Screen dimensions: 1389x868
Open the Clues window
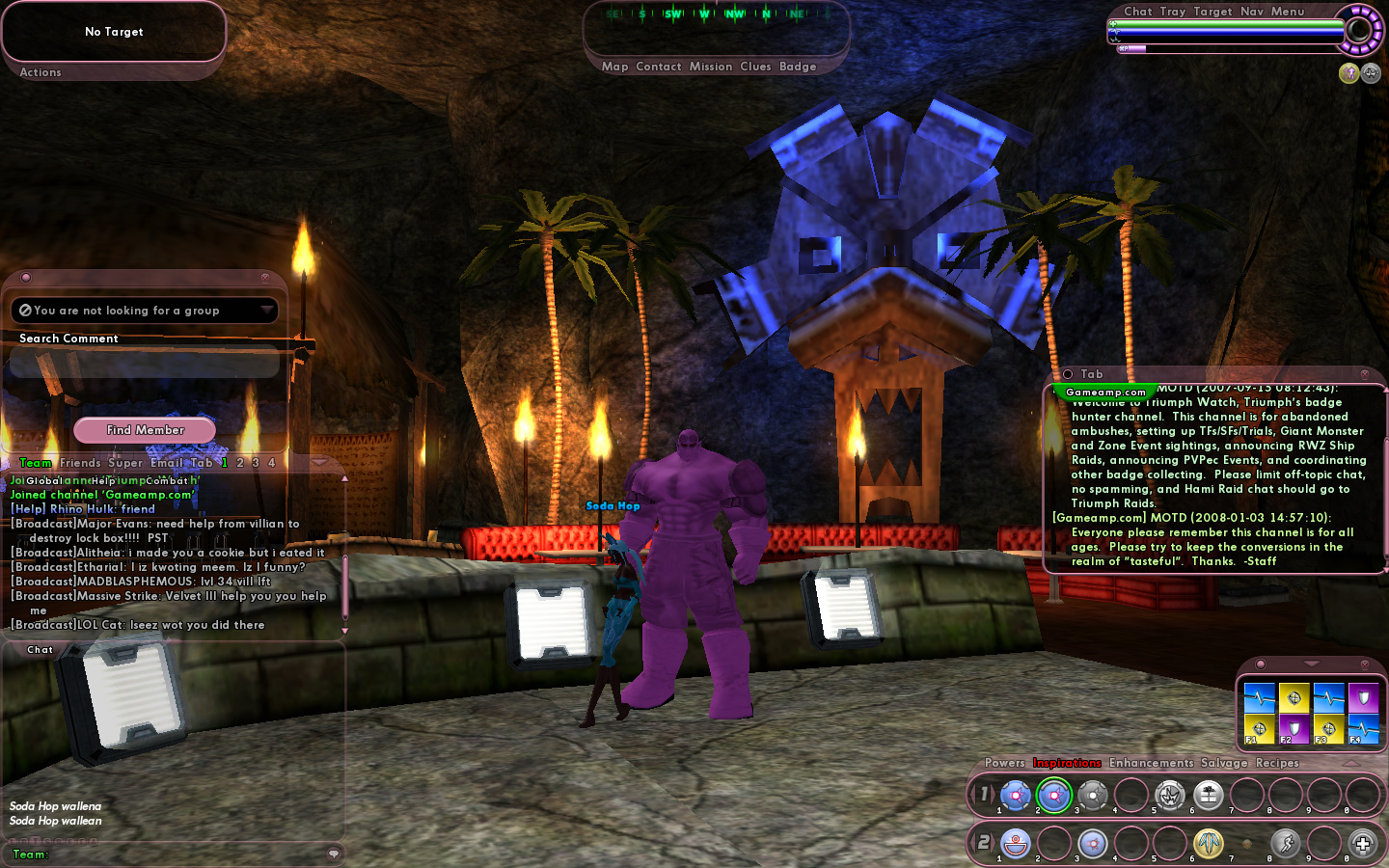pyautogui.click(x=755, y=67)
